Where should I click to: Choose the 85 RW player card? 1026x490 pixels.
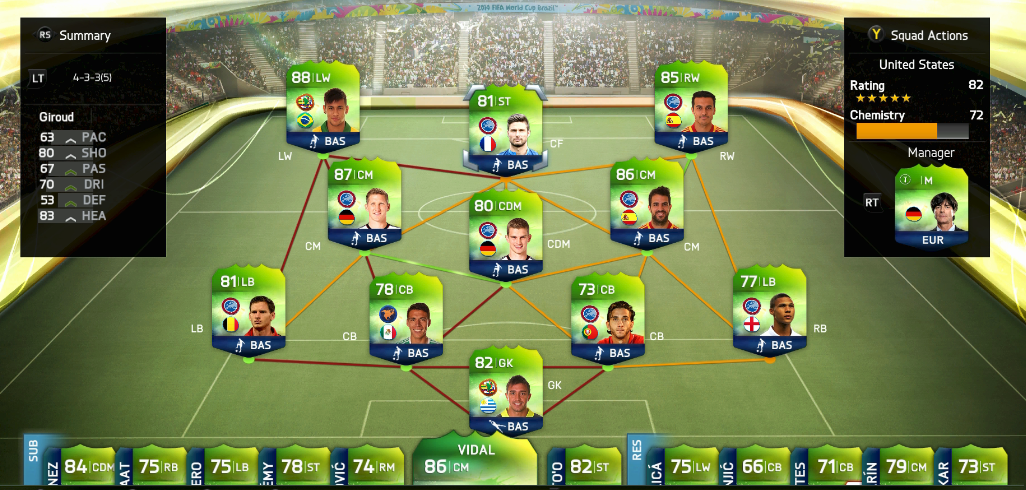coord(690,110)
